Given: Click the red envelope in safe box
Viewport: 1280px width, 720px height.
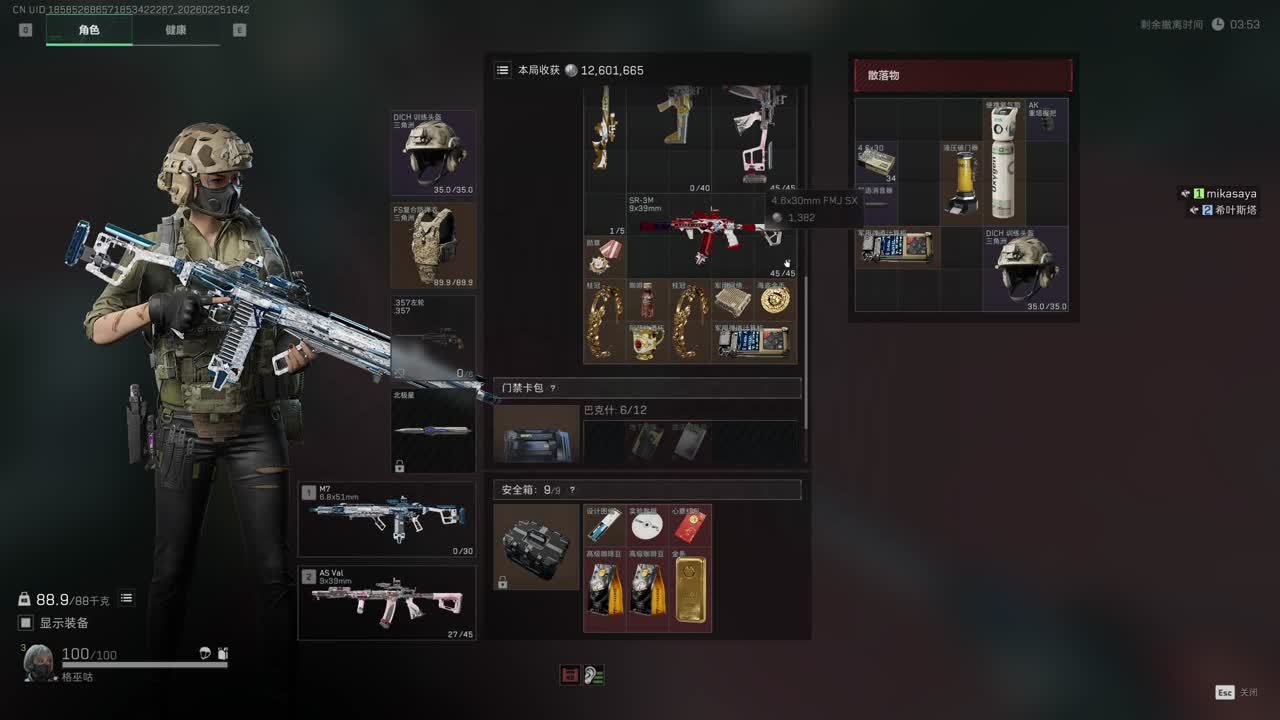Looking at the screenshot, I should [690, 526].
